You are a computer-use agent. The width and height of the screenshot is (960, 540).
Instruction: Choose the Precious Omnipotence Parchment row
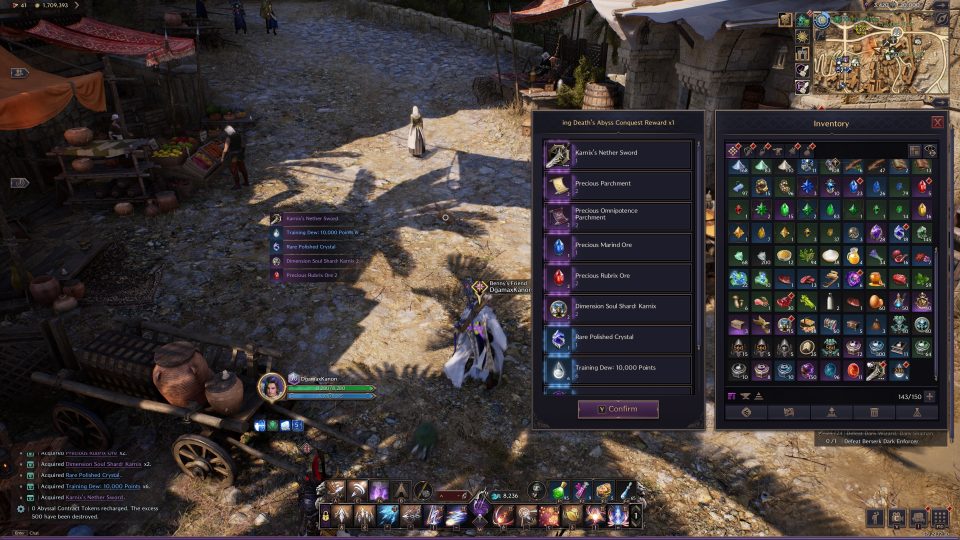(x=618, y=215)
